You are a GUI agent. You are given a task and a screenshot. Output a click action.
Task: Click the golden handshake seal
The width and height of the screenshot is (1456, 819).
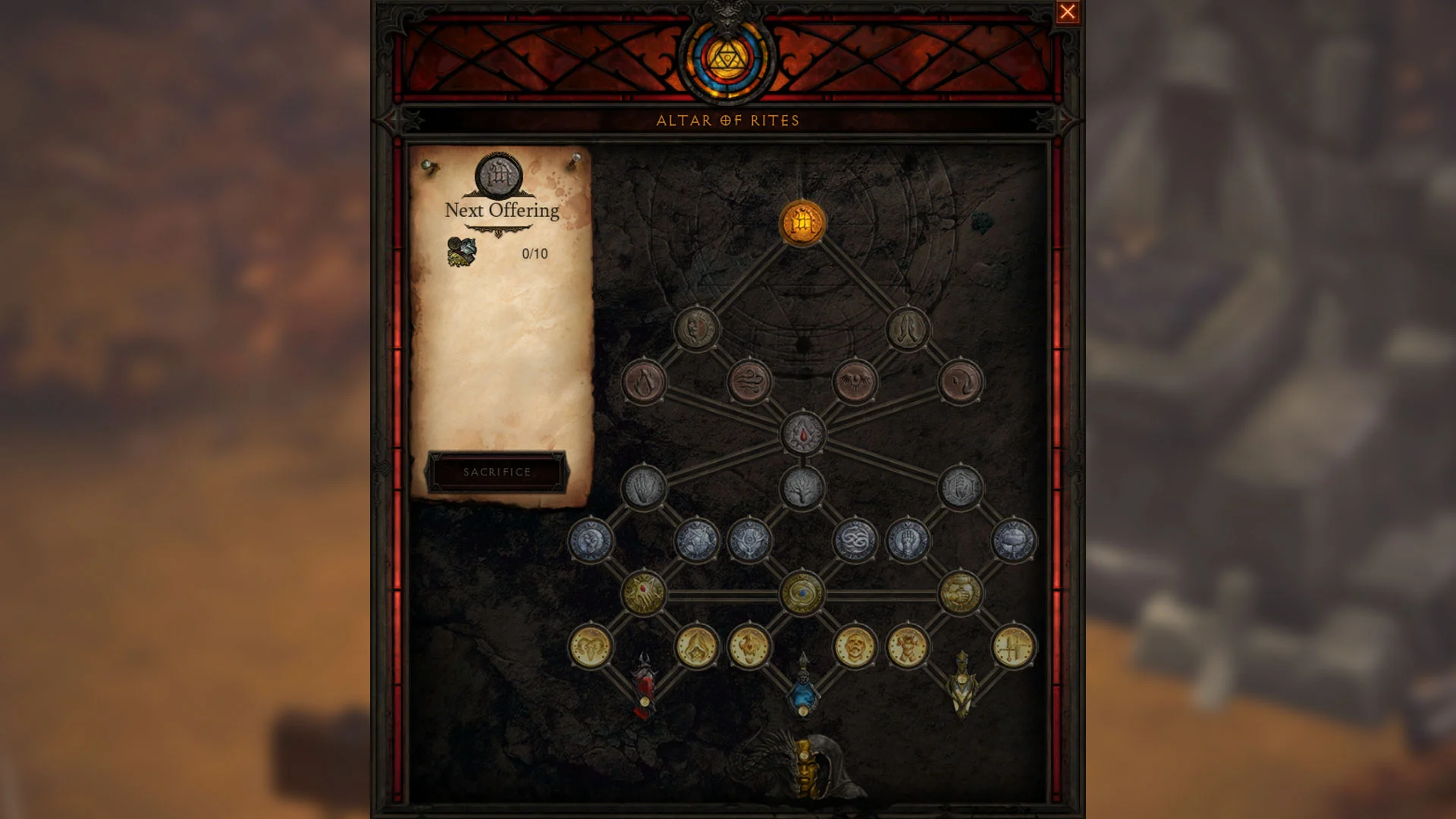(x=960, y=594)
